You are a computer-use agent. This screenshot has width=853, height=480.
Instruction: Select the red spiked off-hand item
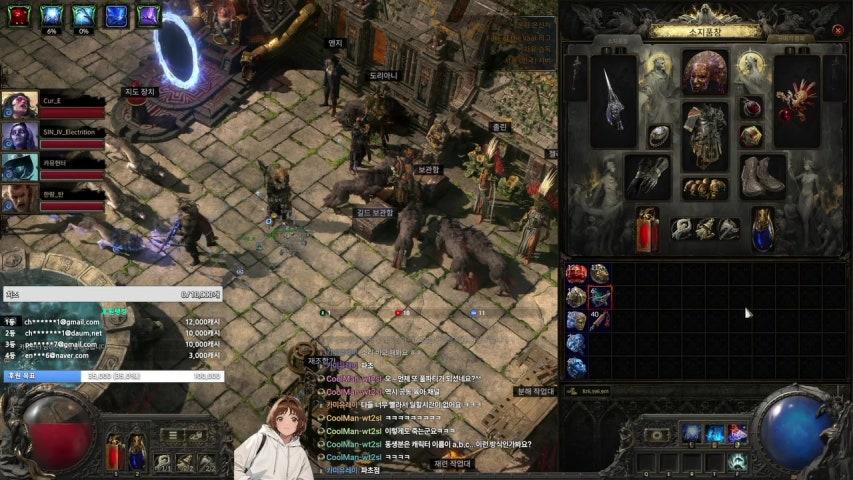pyautogui.click(x=797, y=98)
